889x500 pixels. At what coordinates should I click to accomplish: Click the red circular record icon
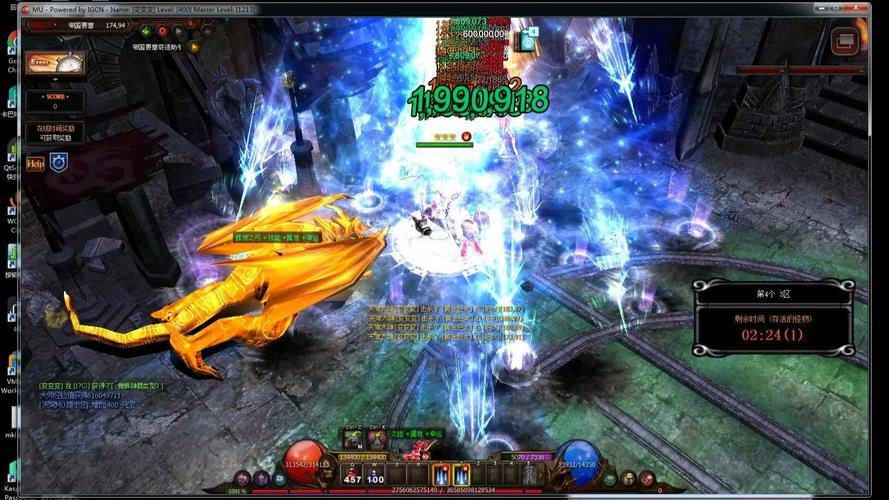click(x=162, y=31)
